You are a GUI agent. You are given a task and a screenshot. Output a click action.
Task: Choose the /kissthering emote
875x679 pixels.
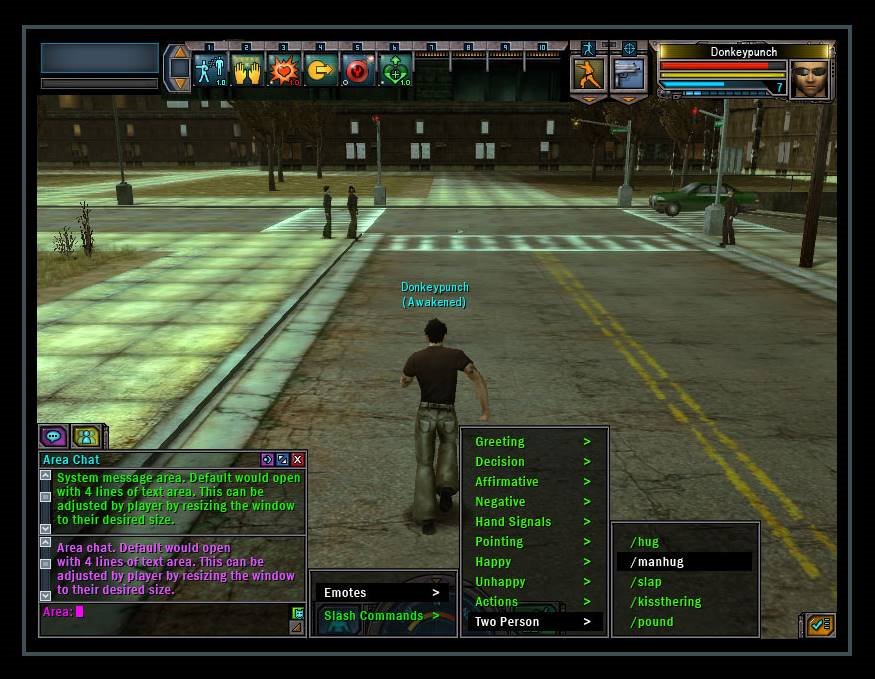[x=666, y=602]
